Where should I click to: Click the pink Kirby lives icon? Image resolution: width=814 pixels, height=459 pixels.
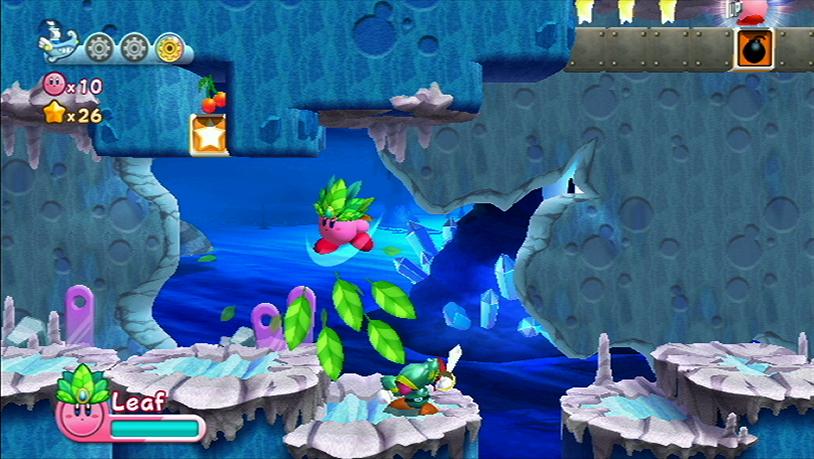54,86
